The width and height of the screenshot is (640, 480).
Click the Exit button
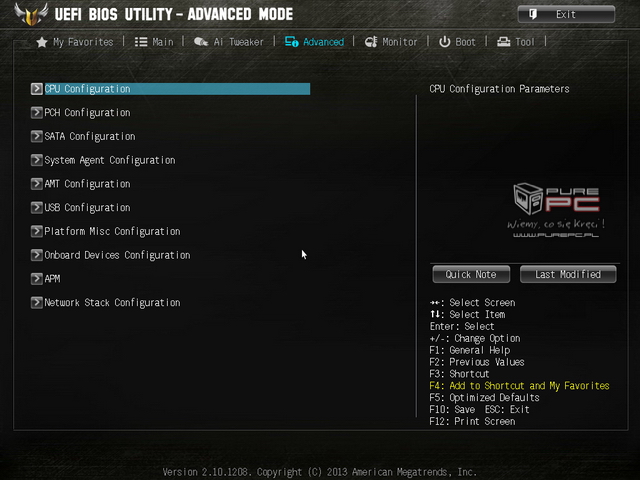(566, 14)
